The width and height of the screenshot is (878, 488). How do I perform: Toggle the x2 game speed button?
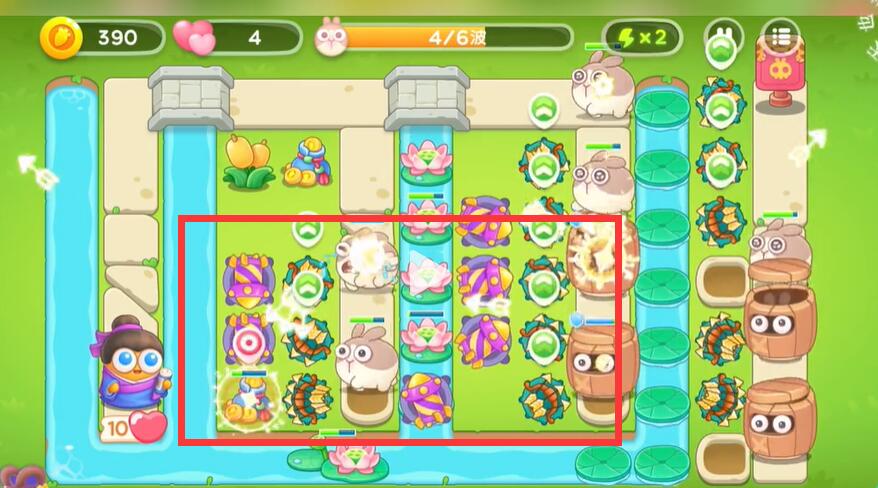[642, 38]
